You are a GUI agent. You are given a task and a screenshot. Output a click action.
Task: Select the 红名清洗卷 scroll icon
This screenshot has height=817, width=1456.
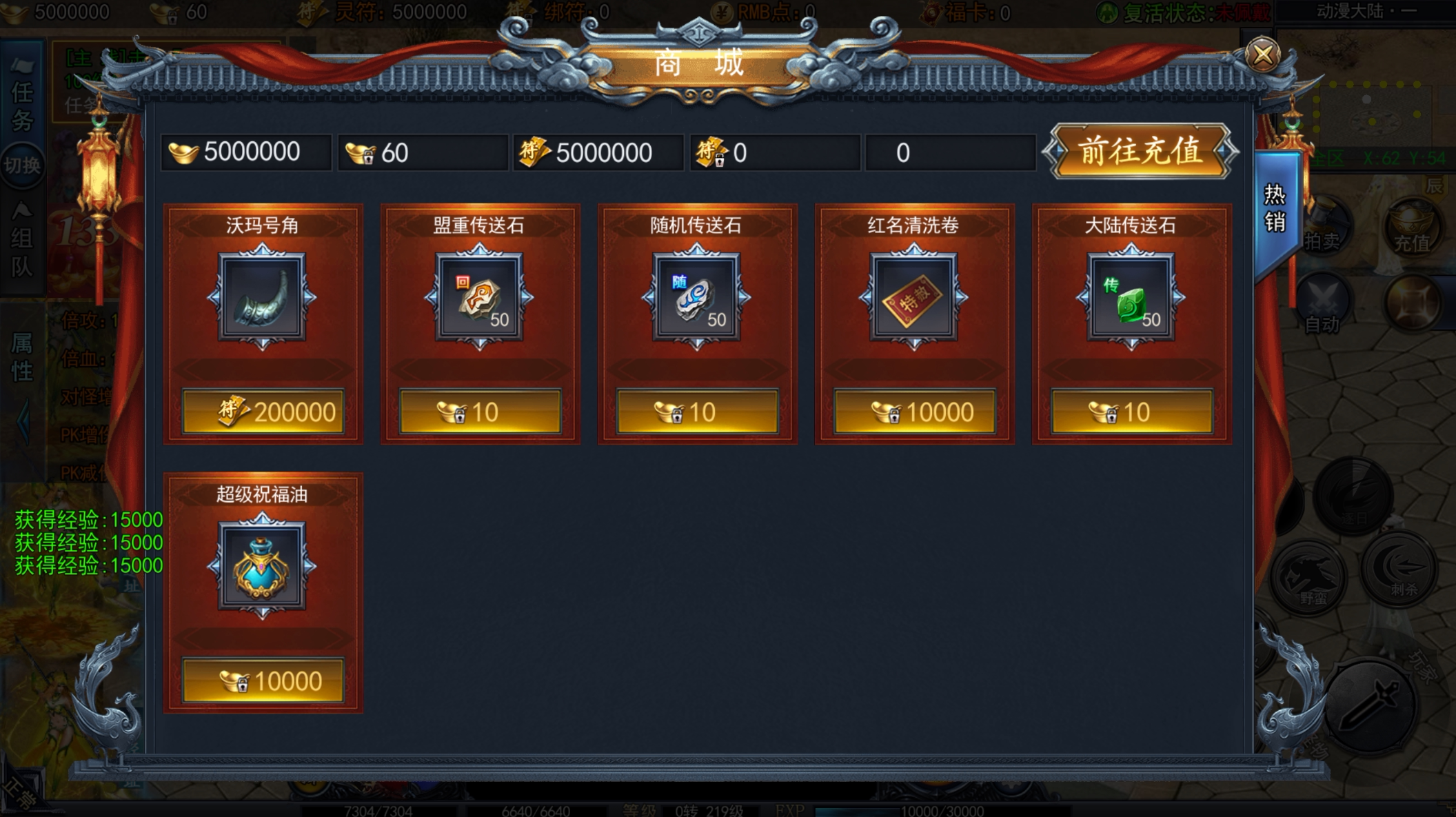914,297
